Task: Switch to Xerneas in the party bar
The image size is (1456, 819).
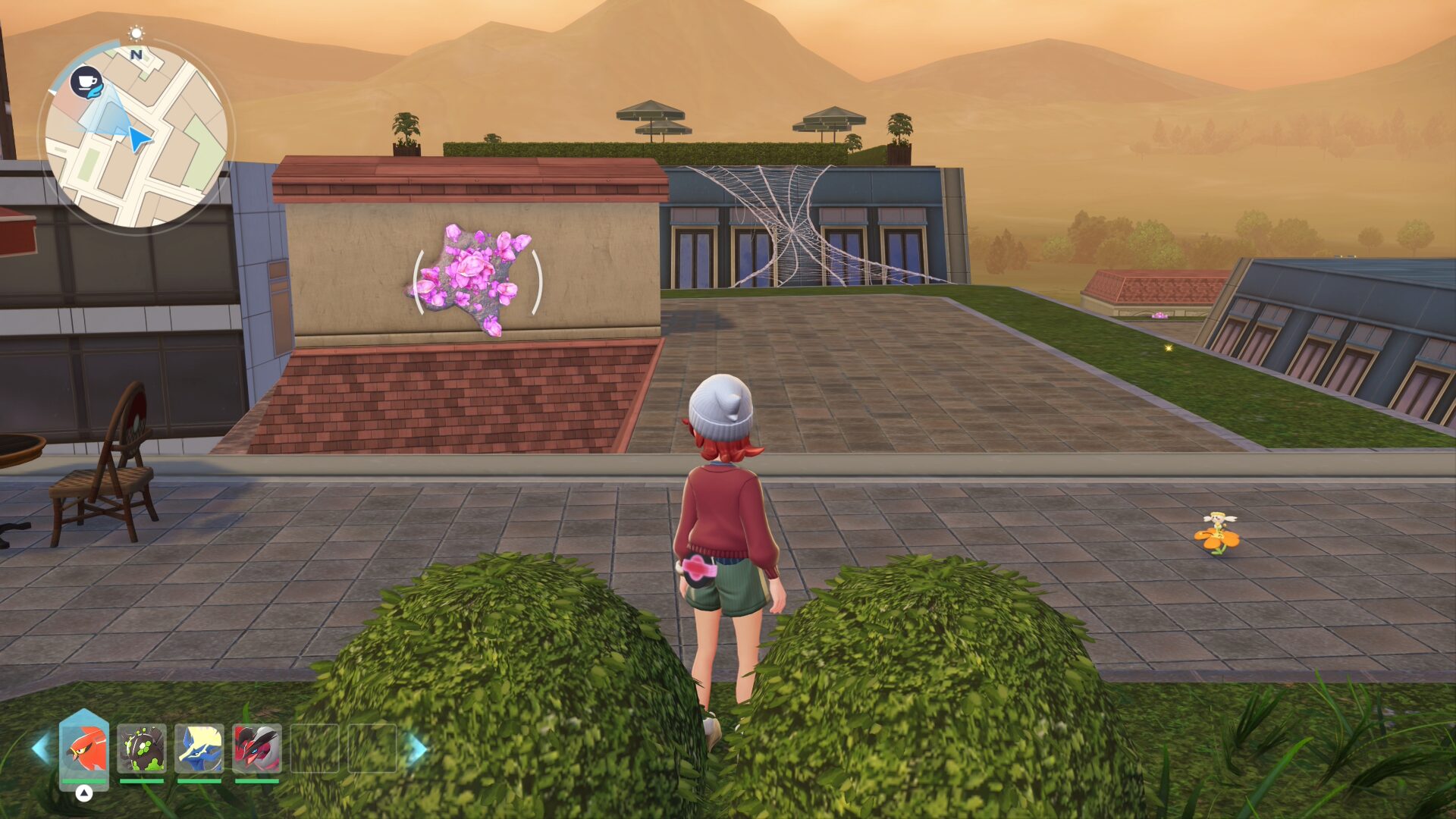Action: click(x=199, y=748)
